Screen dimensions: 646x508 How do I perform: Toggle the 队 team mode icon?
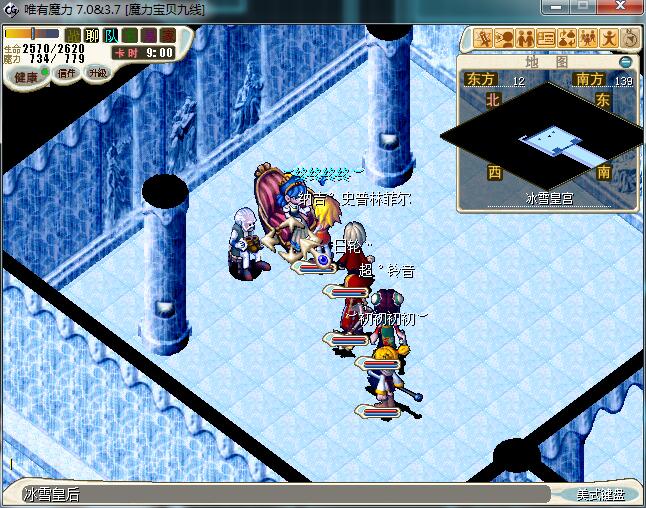110,36
